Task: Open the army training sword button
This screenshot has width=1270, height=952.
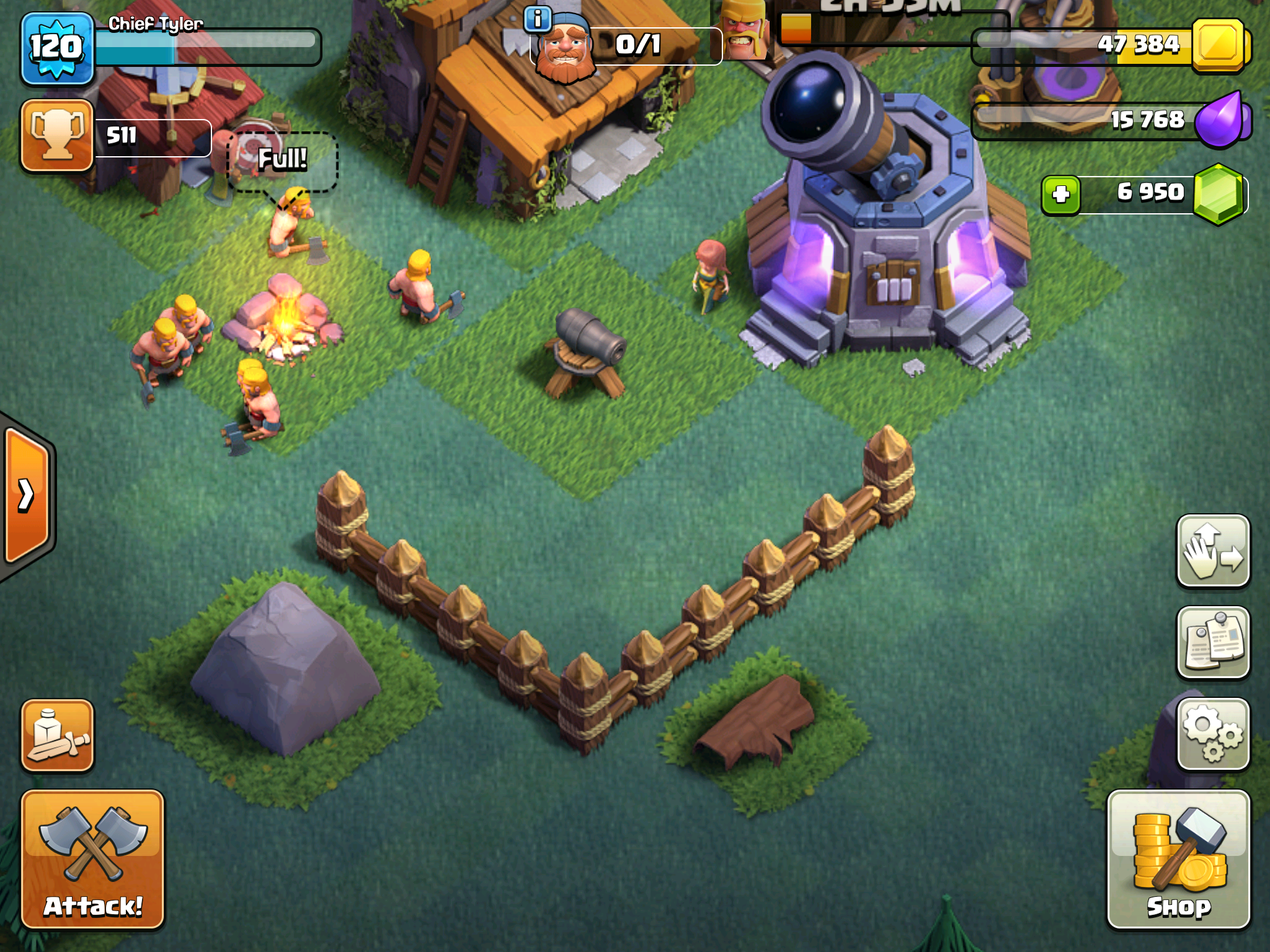Action: point(57,736)
